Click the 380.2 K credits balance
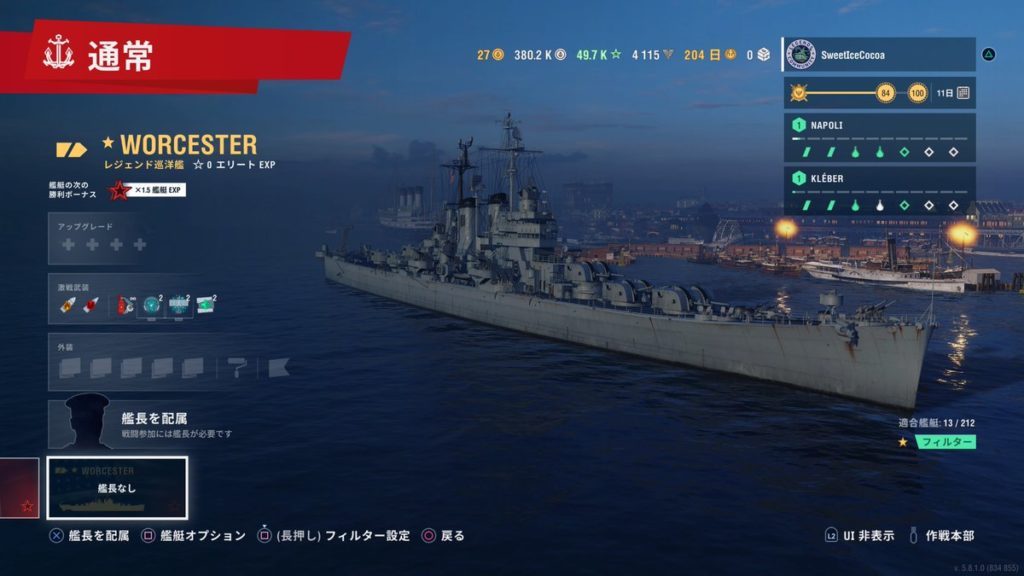 (540, 55)
